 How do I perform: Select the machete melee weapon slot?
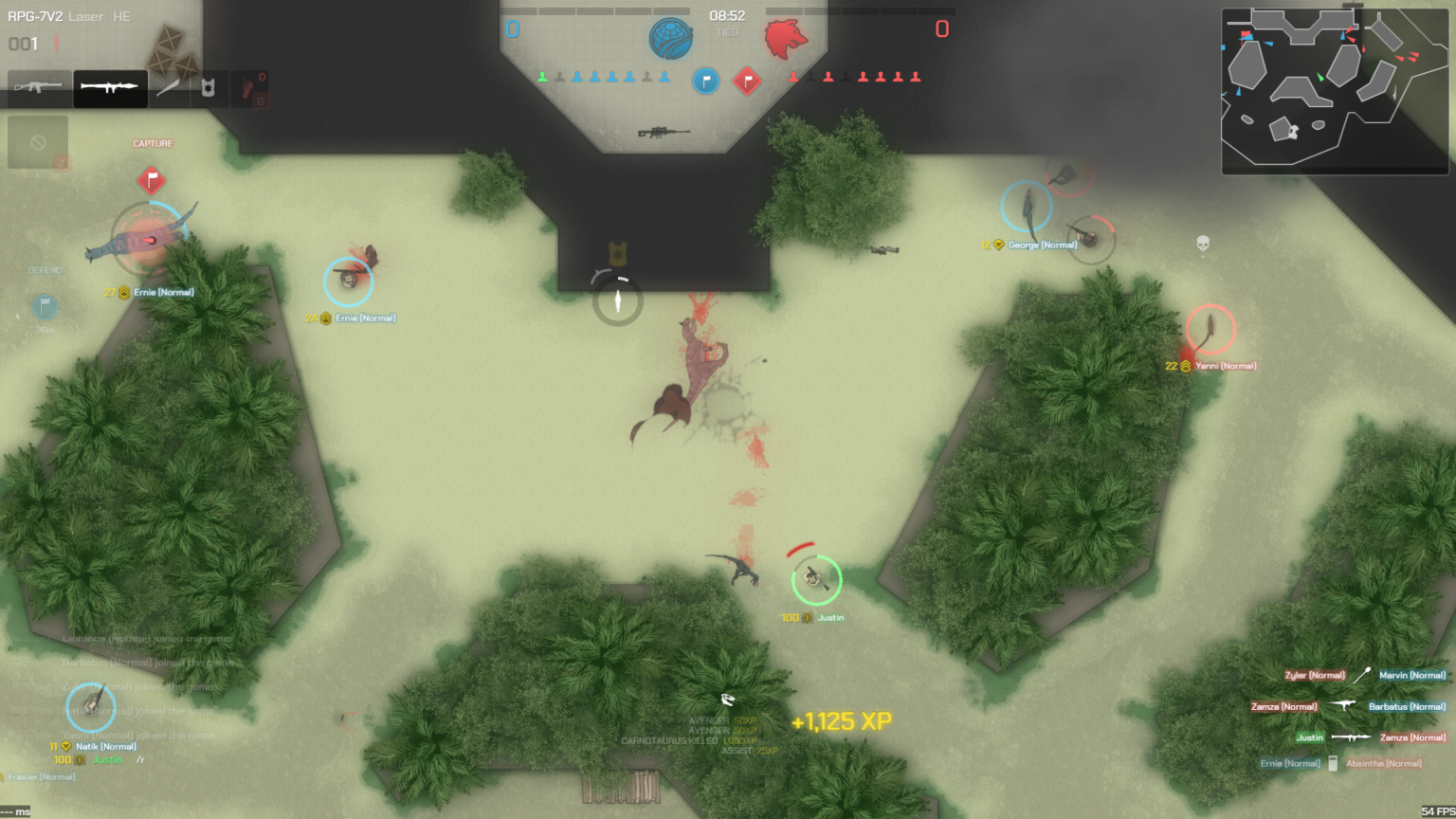(x=167, y=87)
